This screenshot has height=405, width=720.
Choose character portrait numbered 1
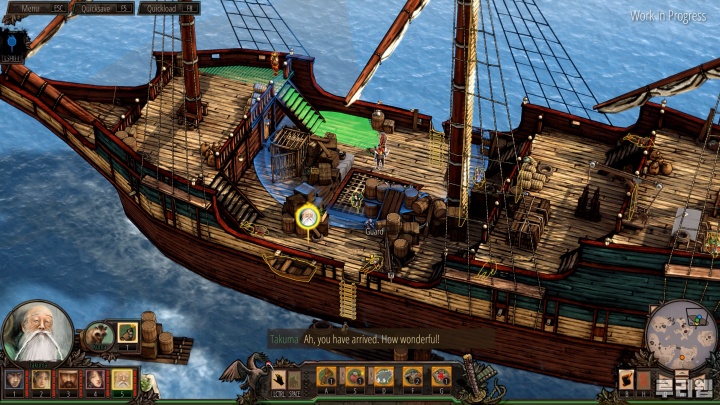[14, 378]
